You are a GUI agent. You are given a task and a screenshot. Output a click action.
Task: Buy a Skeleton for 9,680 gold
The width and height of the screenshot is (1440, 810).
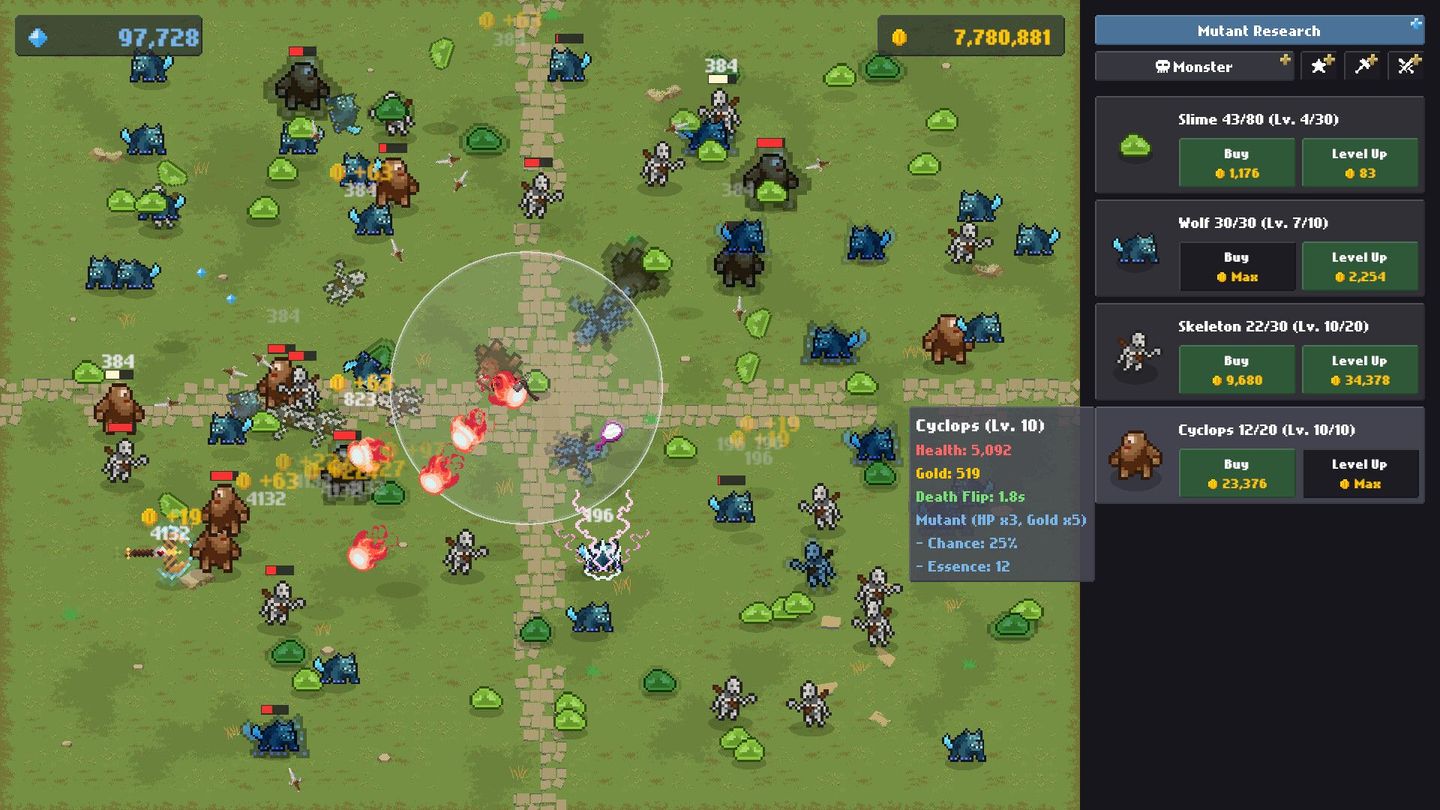1236,369
